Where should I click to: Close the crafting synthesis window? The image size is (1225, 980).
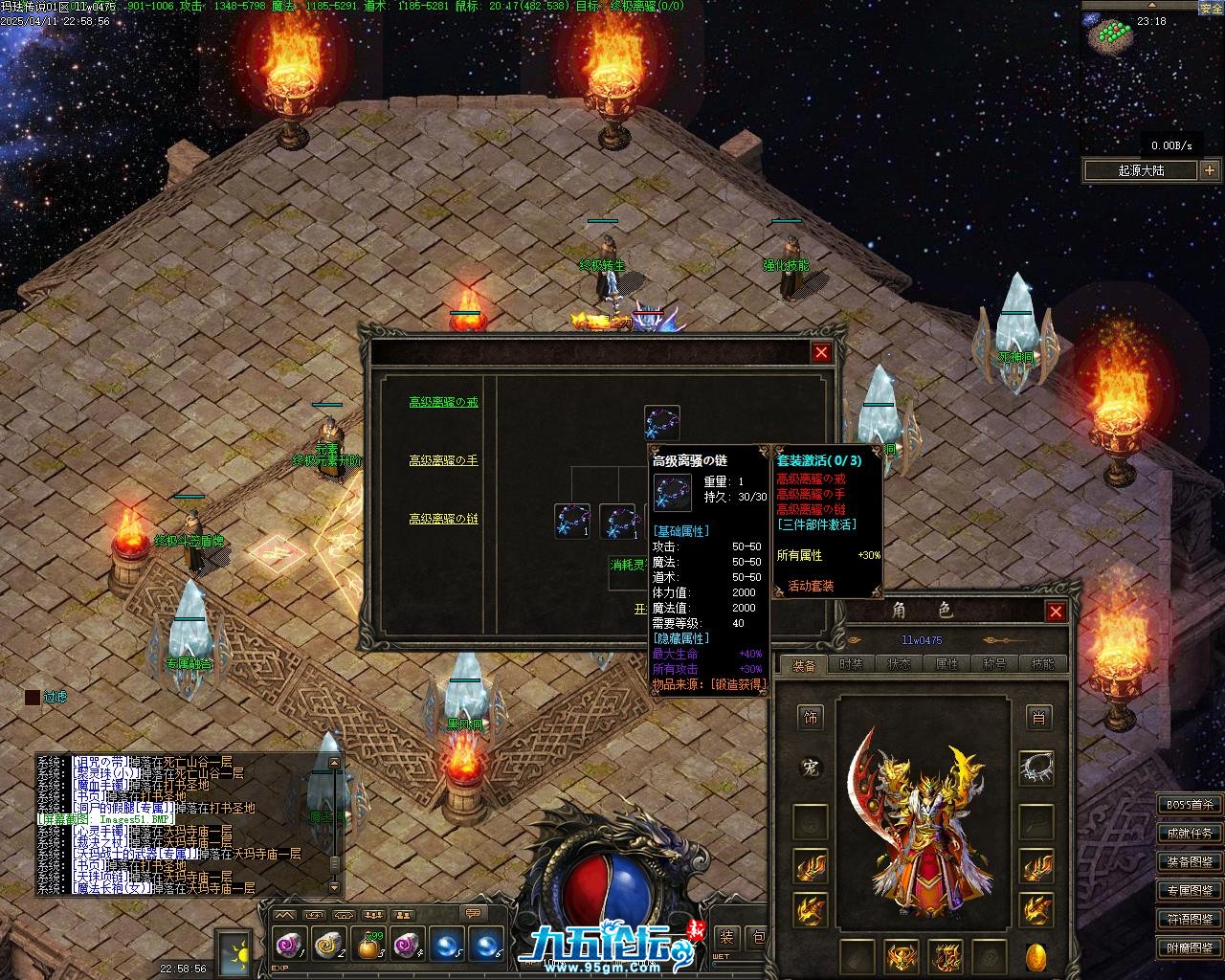point(821,352)
